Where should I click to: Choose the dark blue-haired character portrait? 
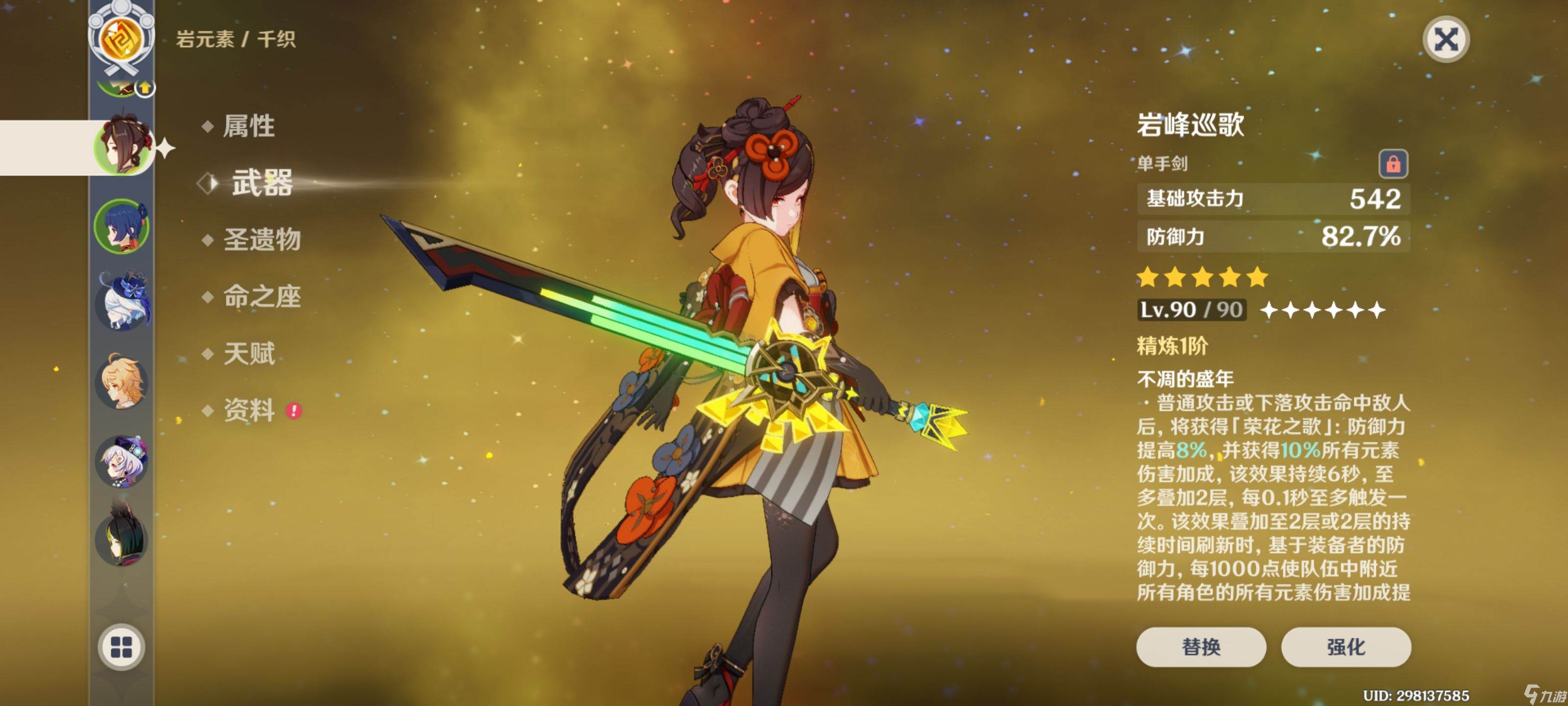tap(122, 226)
